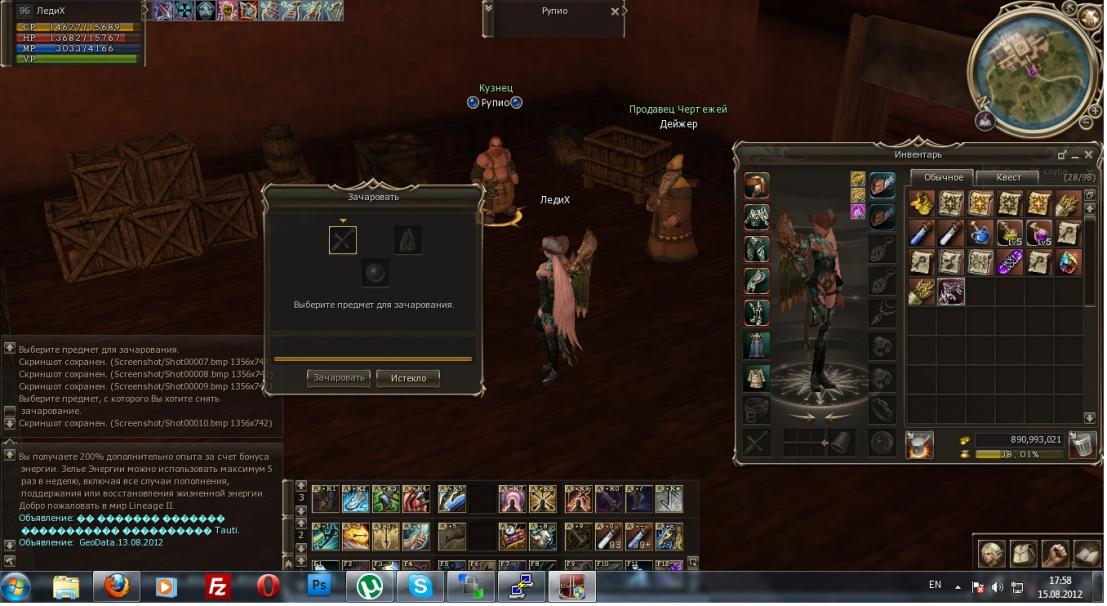Open Skype from the Windows taskbar
This screenshot has height=606, width=1107.
420,586
